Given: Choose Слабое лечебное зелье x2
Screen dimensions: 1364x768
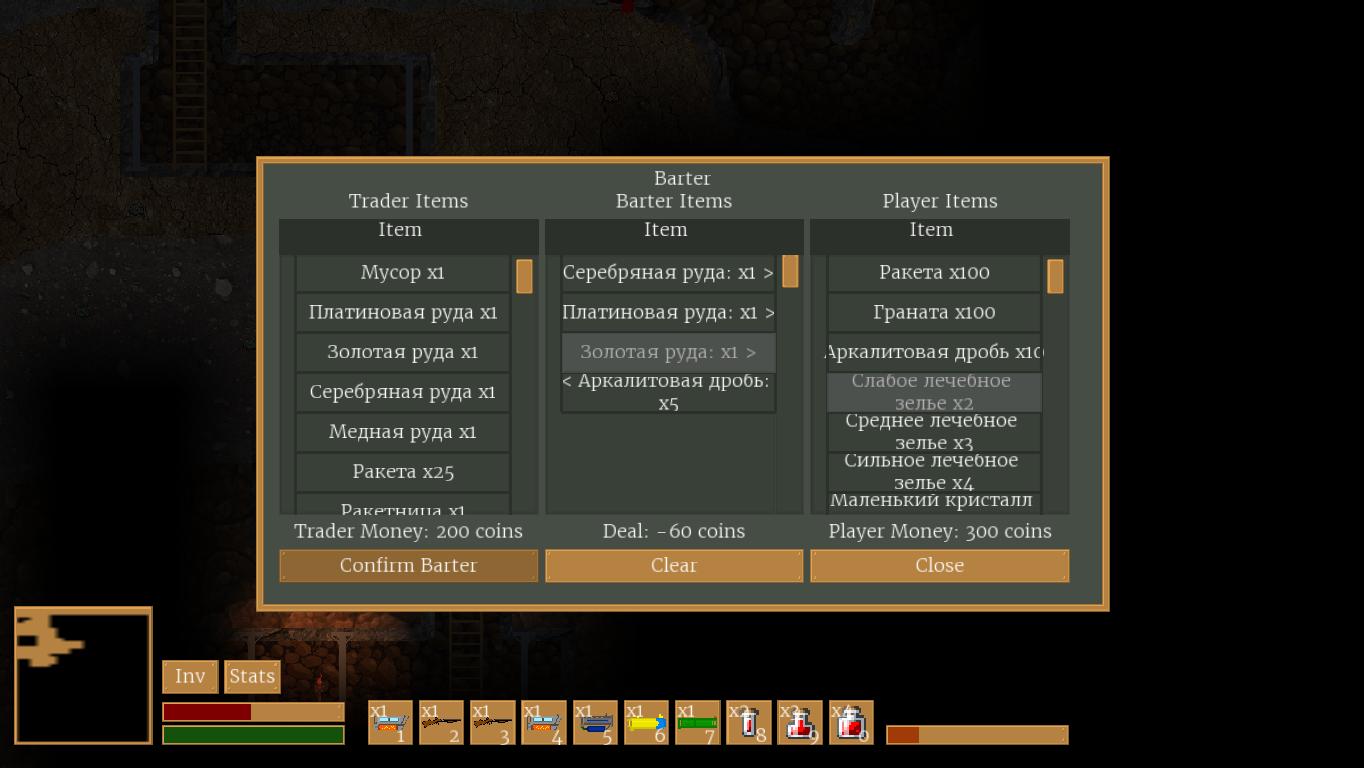Looking at the screenshot, I should tap(934, 392).
